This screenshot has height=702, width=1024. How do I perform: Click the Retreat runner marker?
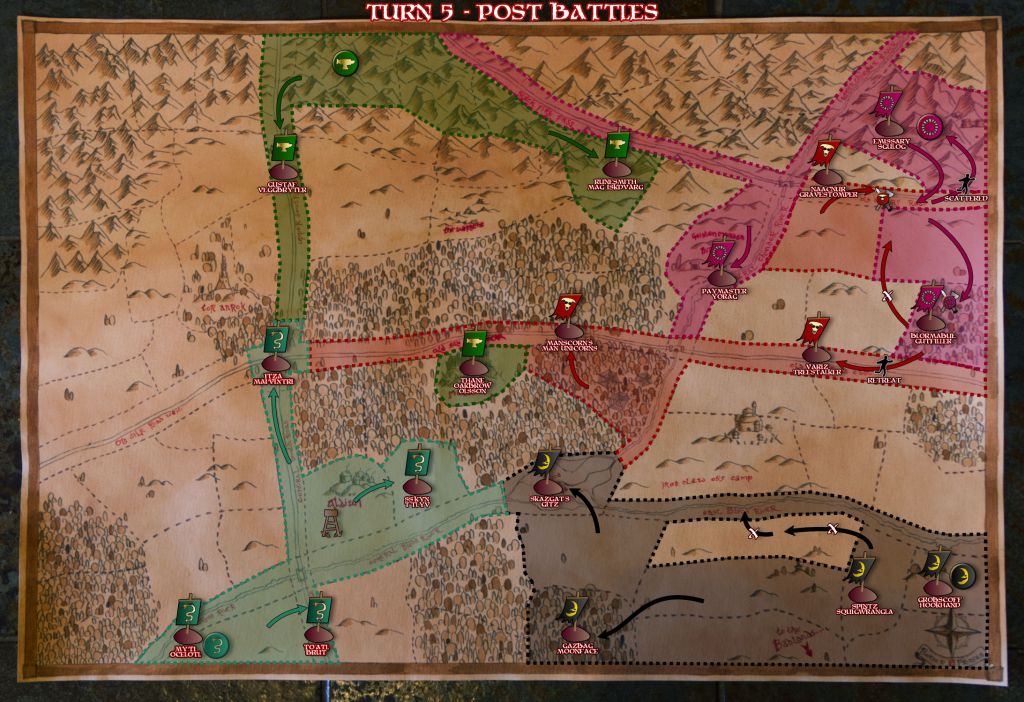(x=883, y=366)
